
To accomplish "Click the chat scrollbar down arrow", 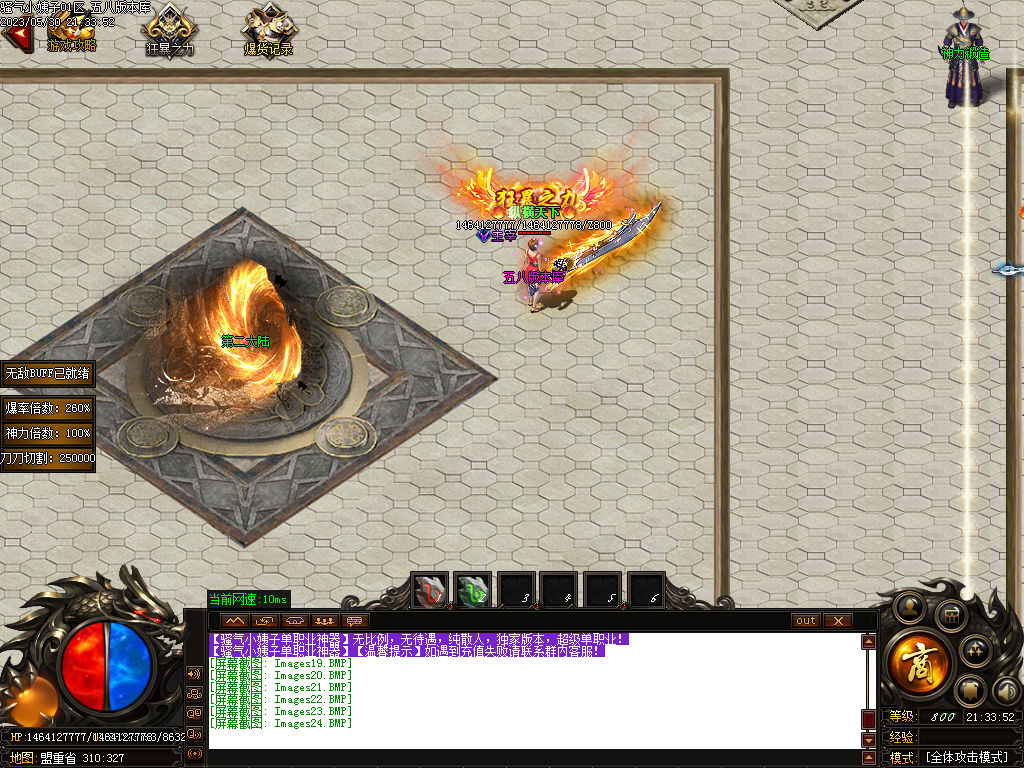I will (868, 740).
